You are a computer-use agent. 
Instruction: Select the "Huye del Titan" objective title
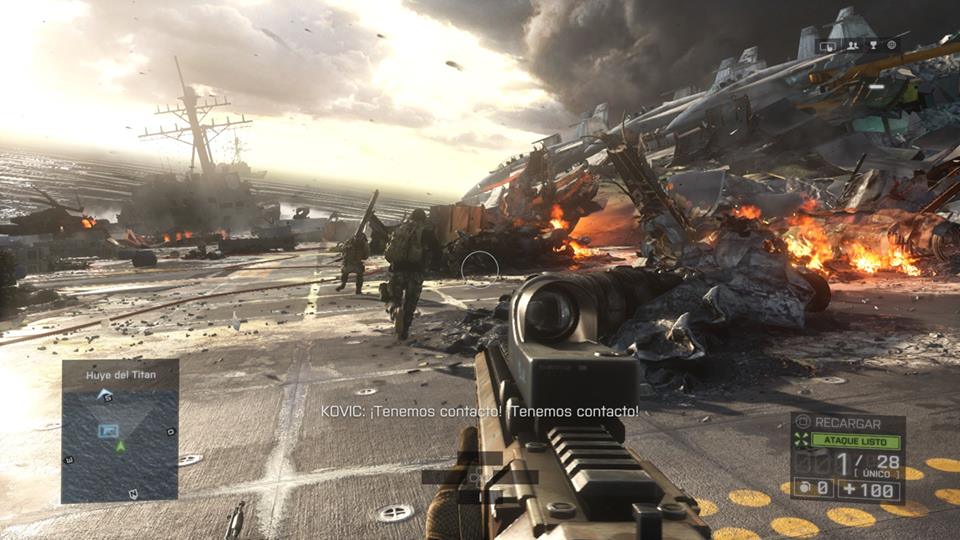click(x=119, y=374)
